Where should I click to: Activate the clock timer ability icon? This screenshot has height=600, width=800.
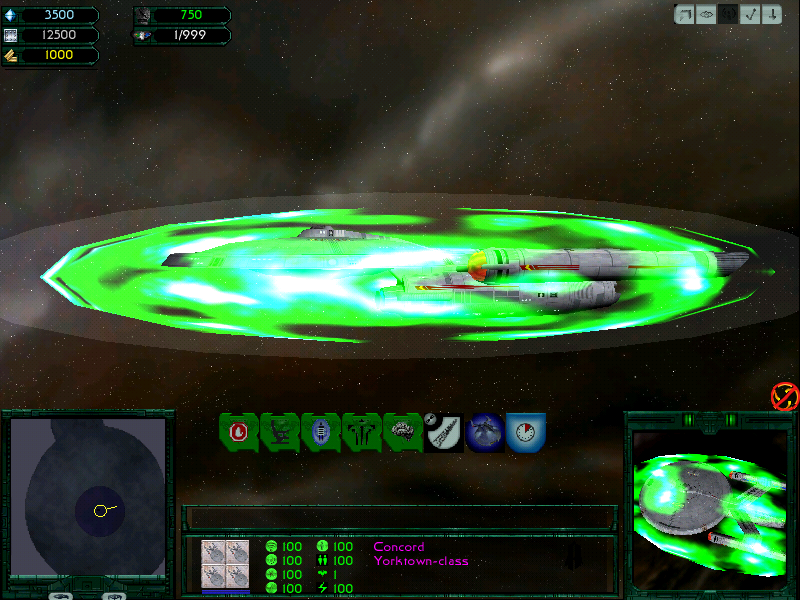pyautogui.click(x=525, y=432)
